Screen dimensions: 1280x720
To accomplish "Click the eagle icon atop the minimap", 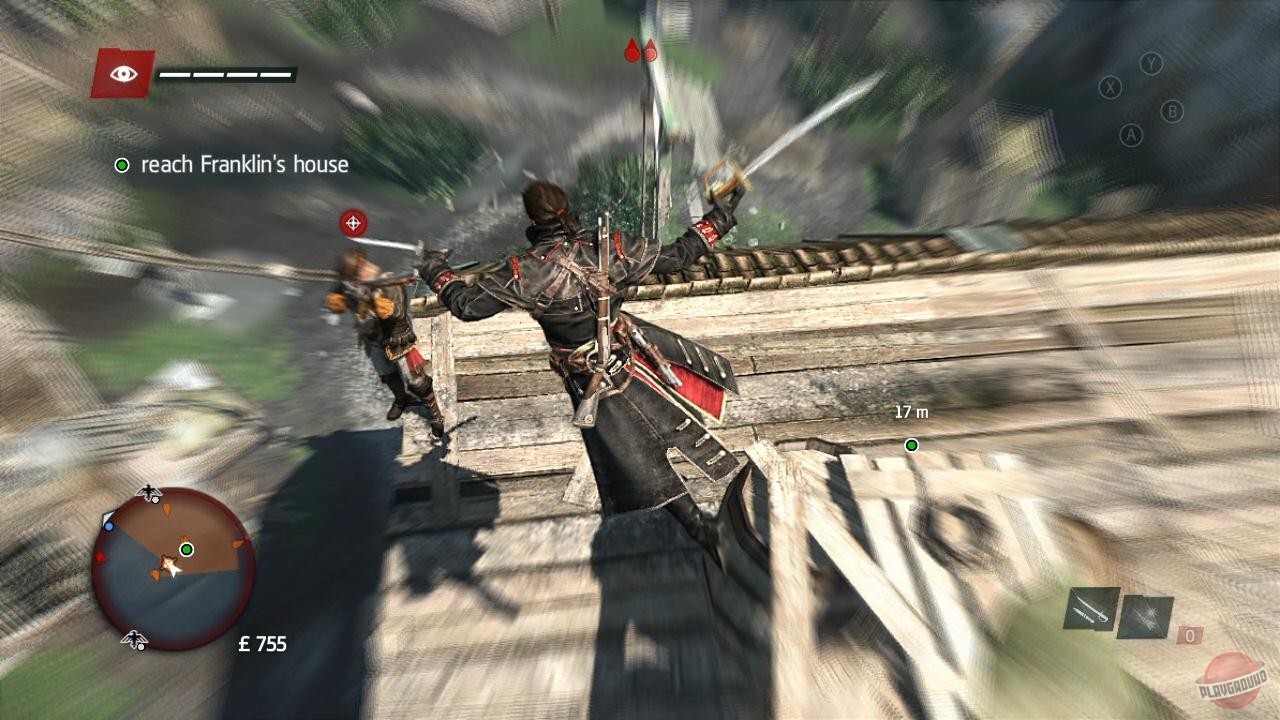I will coord(147,493).
